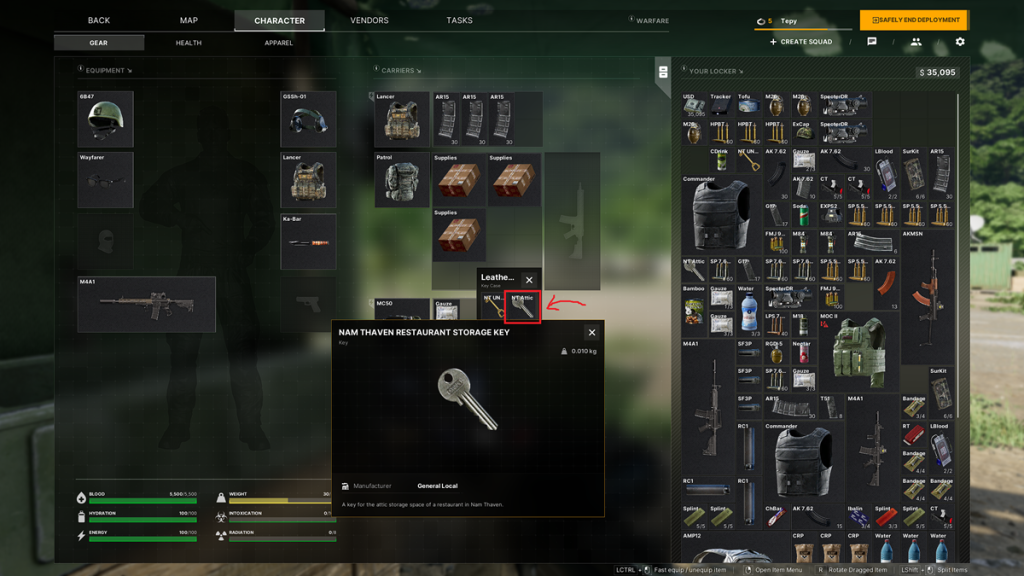Open the TASKS tab

[x=459, y=20]
